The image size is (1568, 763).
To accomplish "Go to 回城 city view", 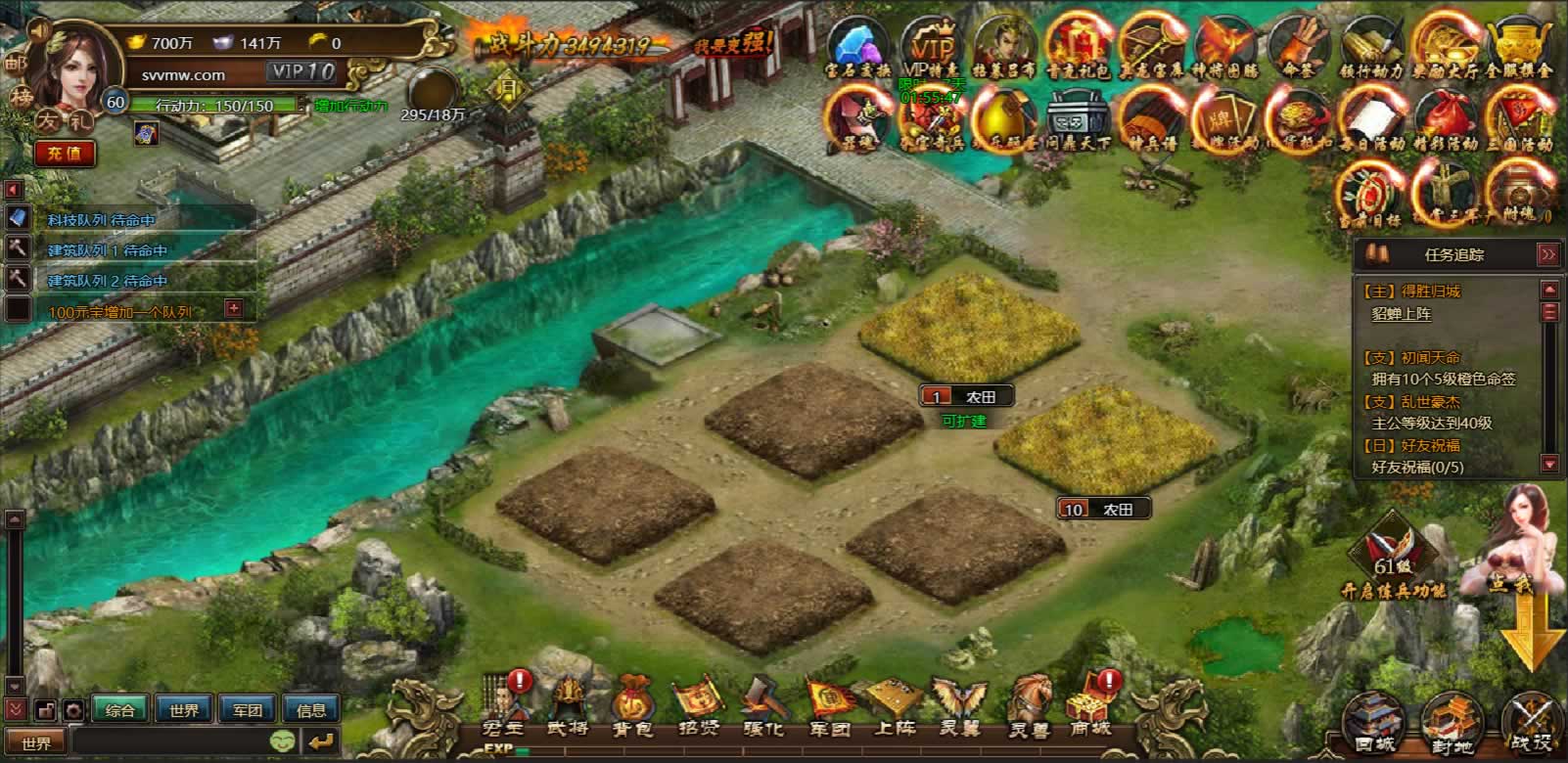I will (1373, 726).
